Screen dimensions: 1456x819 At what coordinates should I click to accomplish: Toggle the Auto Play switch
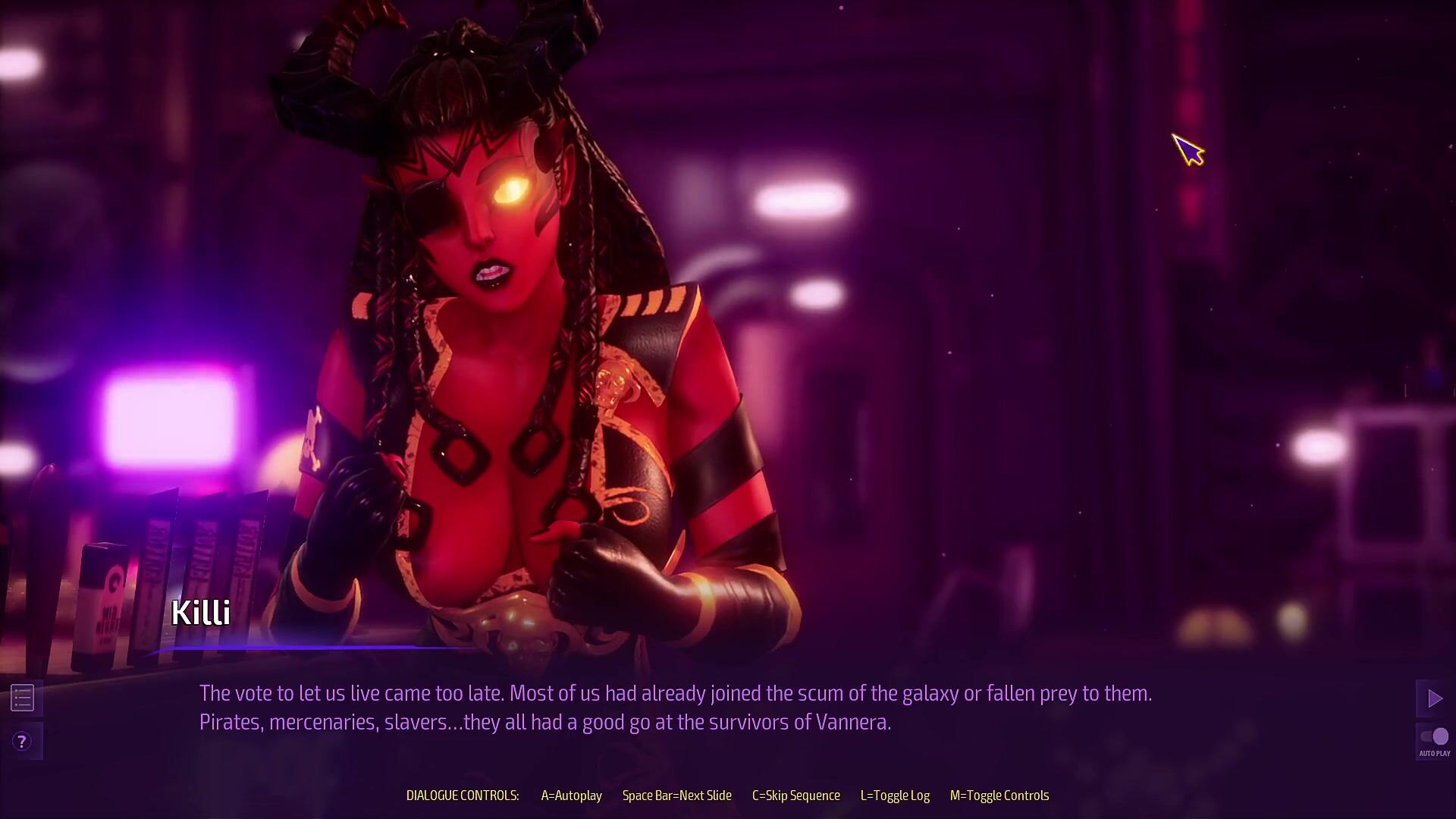(1434, 737)
